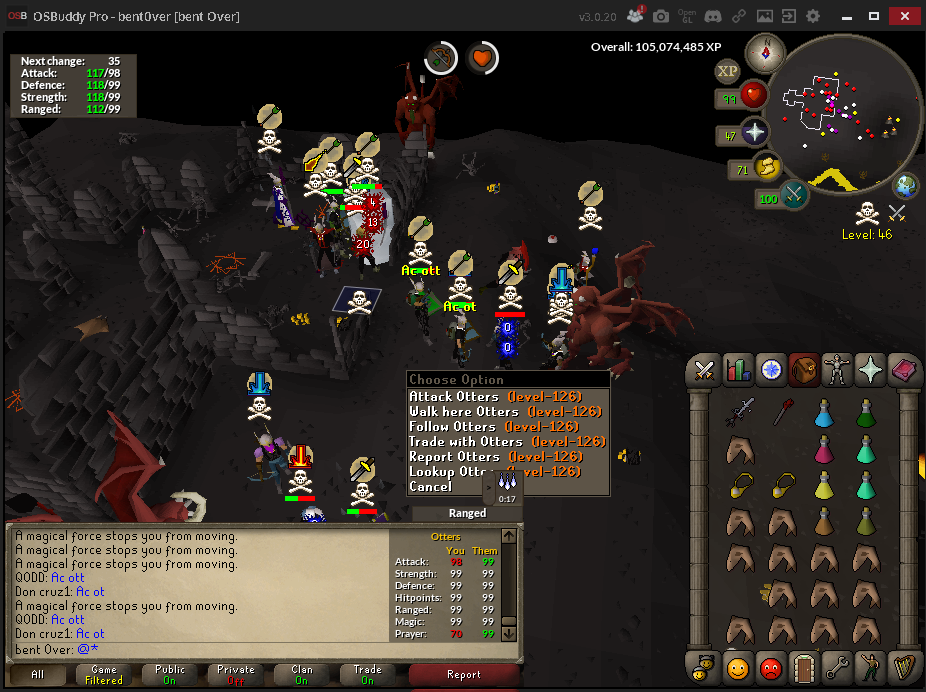The width and height of the screenshot is (926, 692).
Task: Select the blue potion in inventory
Action: pos(824,412)
